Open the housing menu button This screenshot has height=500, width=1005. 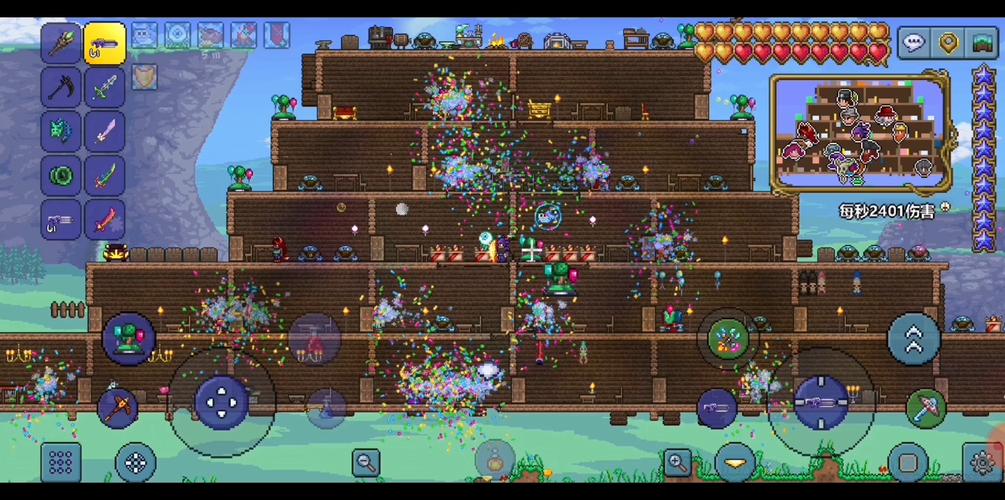click(x=982, y=43)
